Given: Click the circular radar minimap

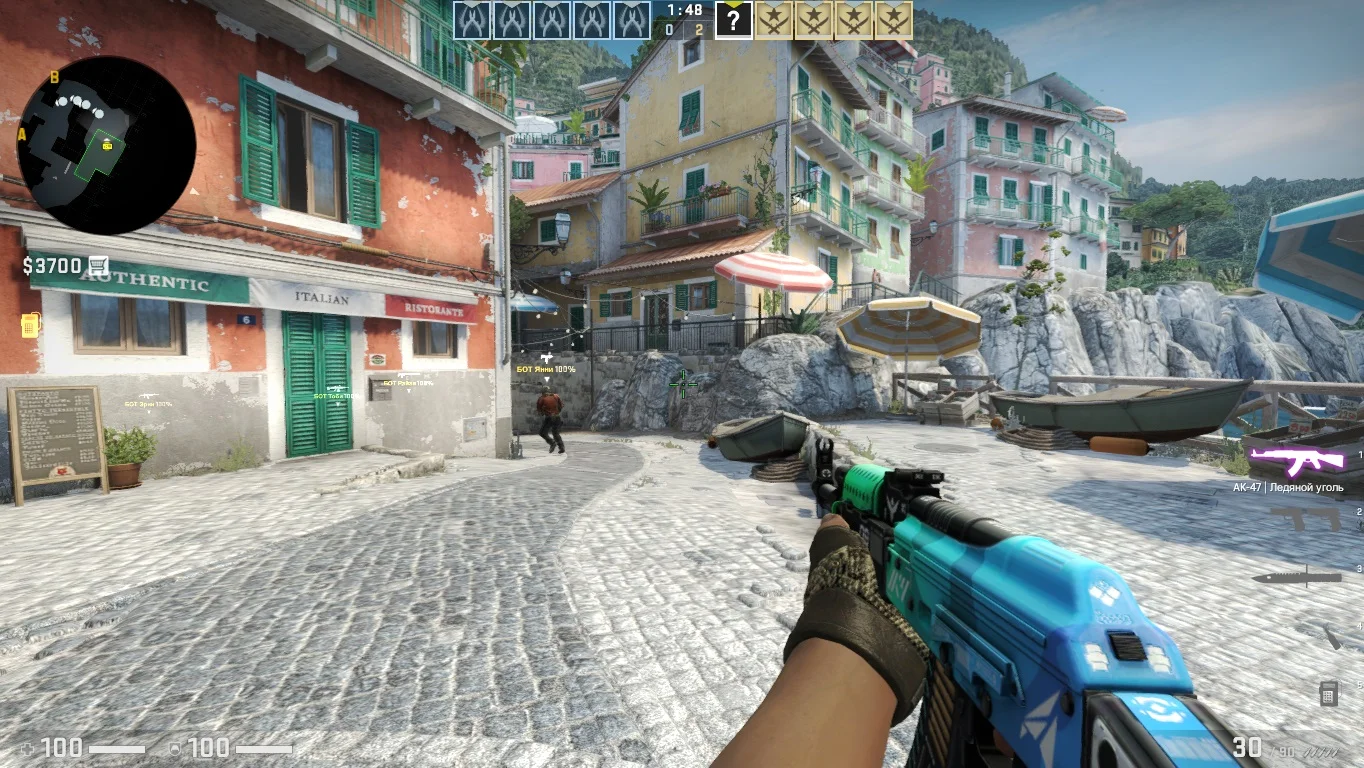Looking at the screenshot, I should coord(106,146).
